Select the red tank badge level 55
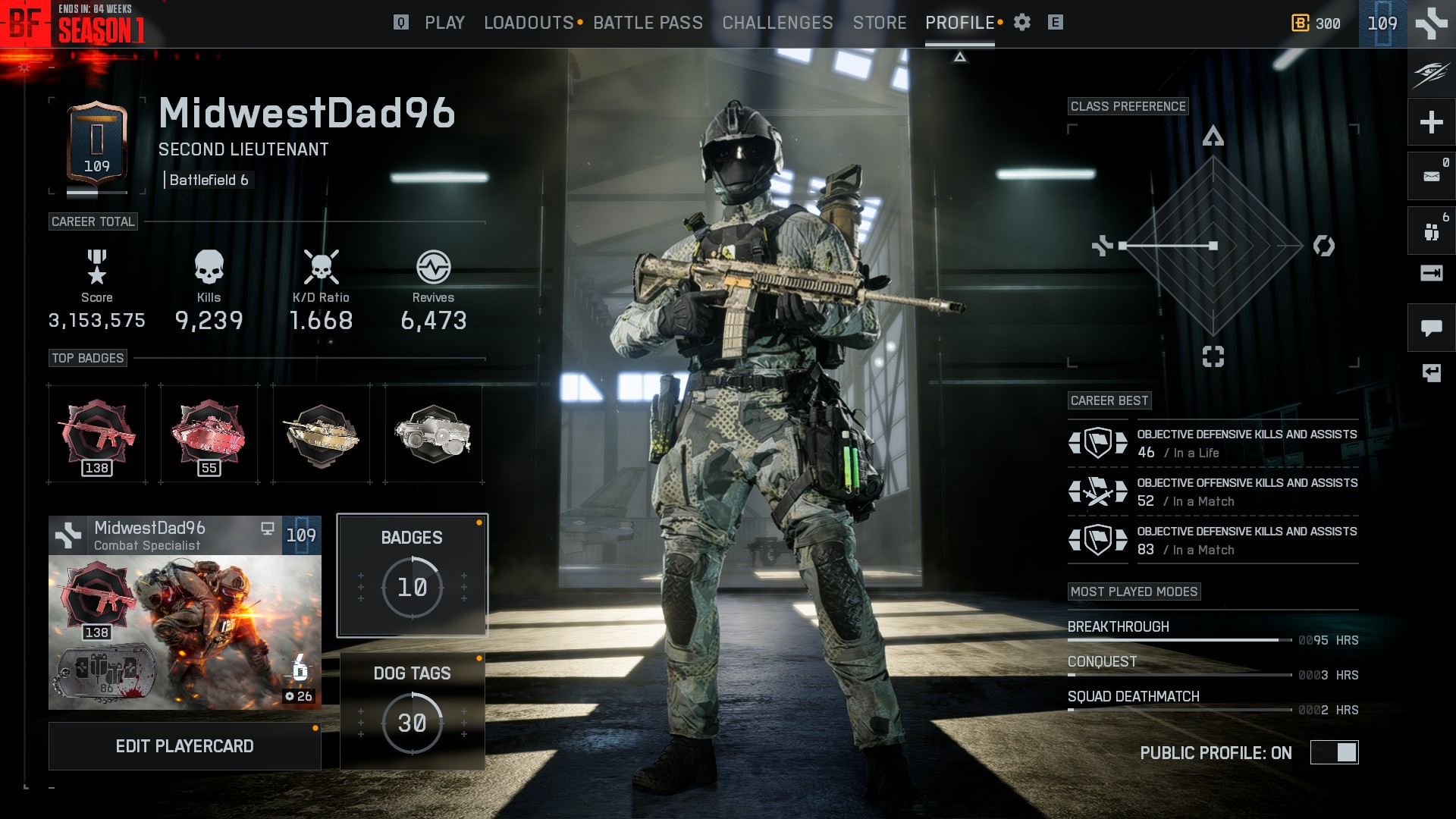Image resolution: width=1456 pixels, height=819 pixels. tap(209, 434)
